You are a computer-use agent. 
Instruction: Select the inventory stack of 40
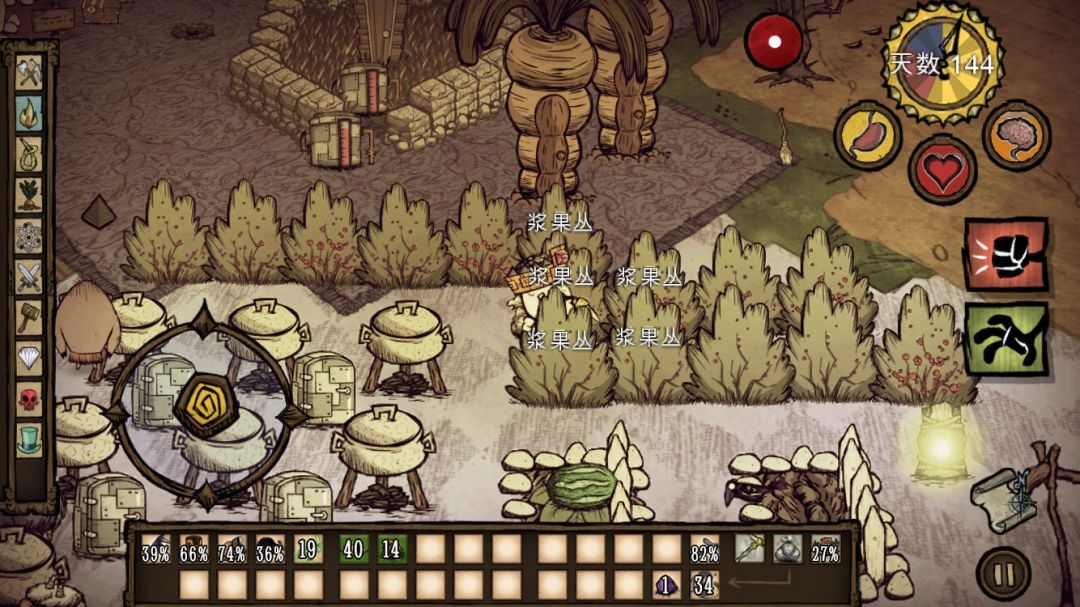point(353,549)
